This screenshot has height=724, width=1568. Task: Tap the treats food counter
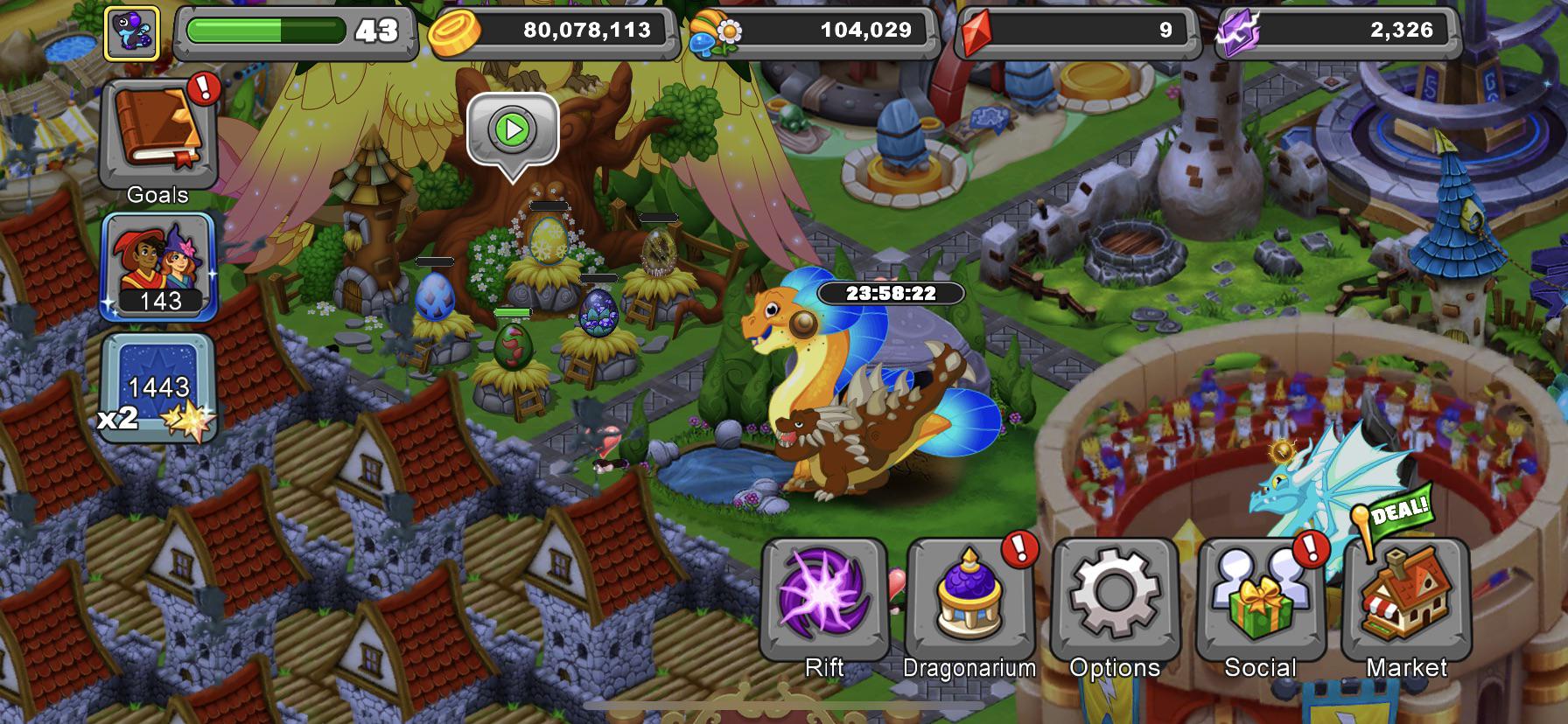[x=814, y=31]
